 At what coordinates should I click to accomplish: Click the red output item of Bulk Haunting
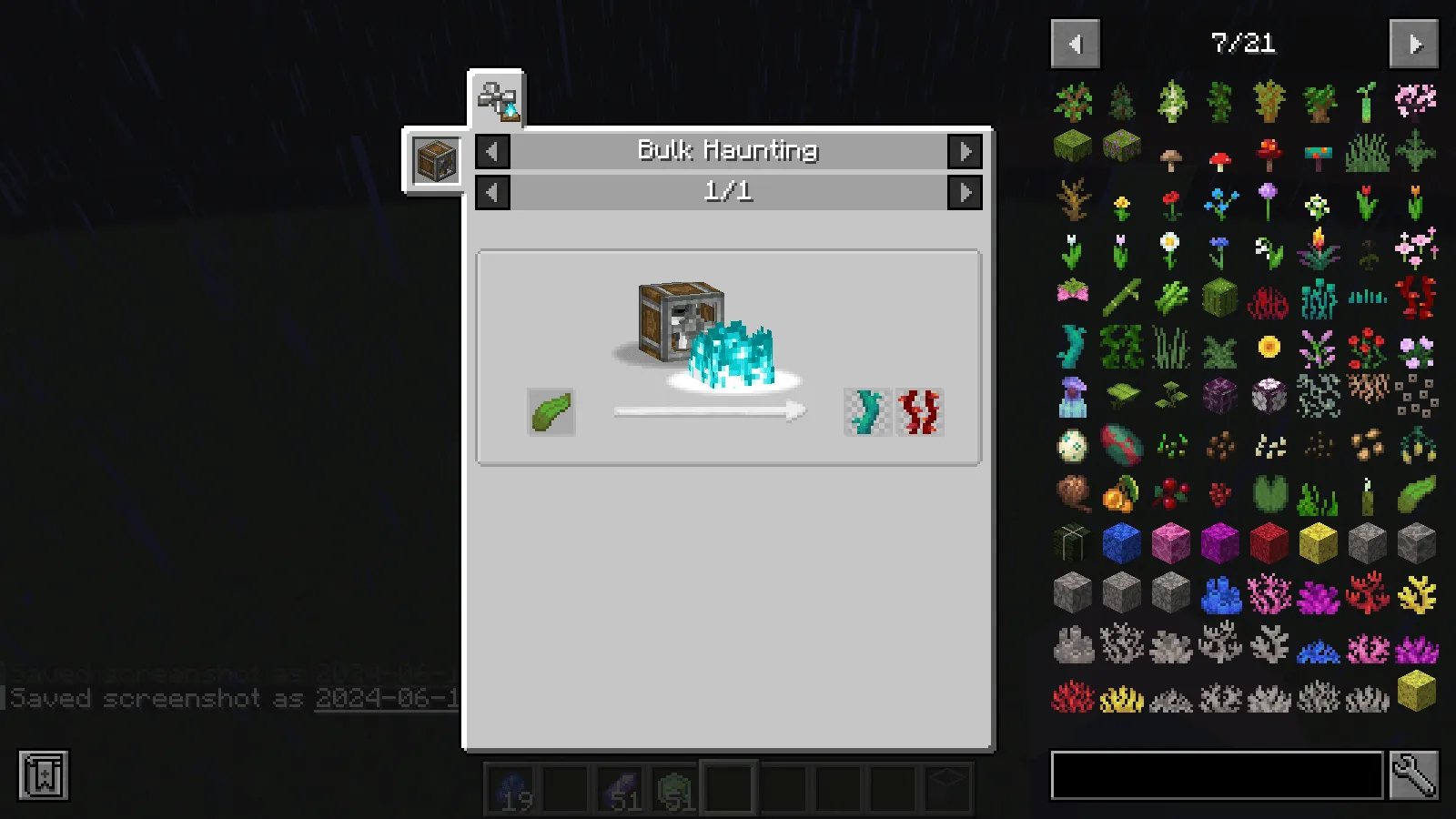tap(919, 411)
